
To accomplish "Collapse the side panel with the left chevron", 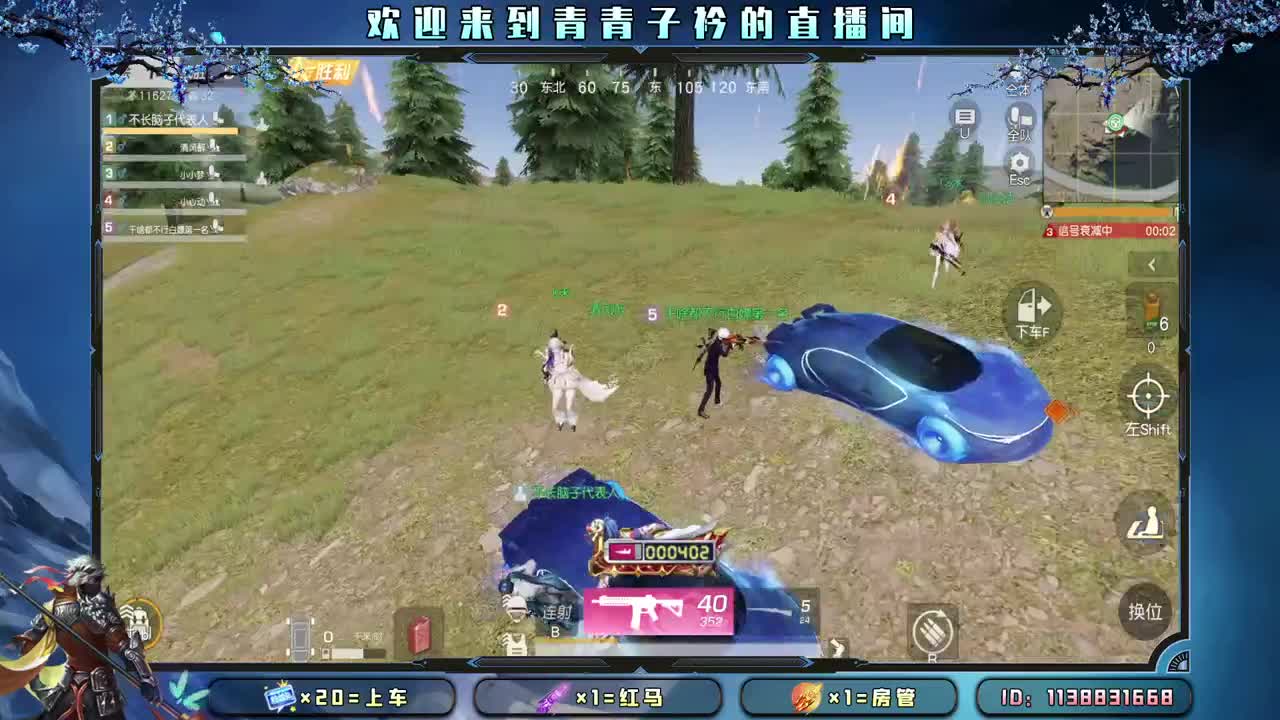I will coord(1149,266).
